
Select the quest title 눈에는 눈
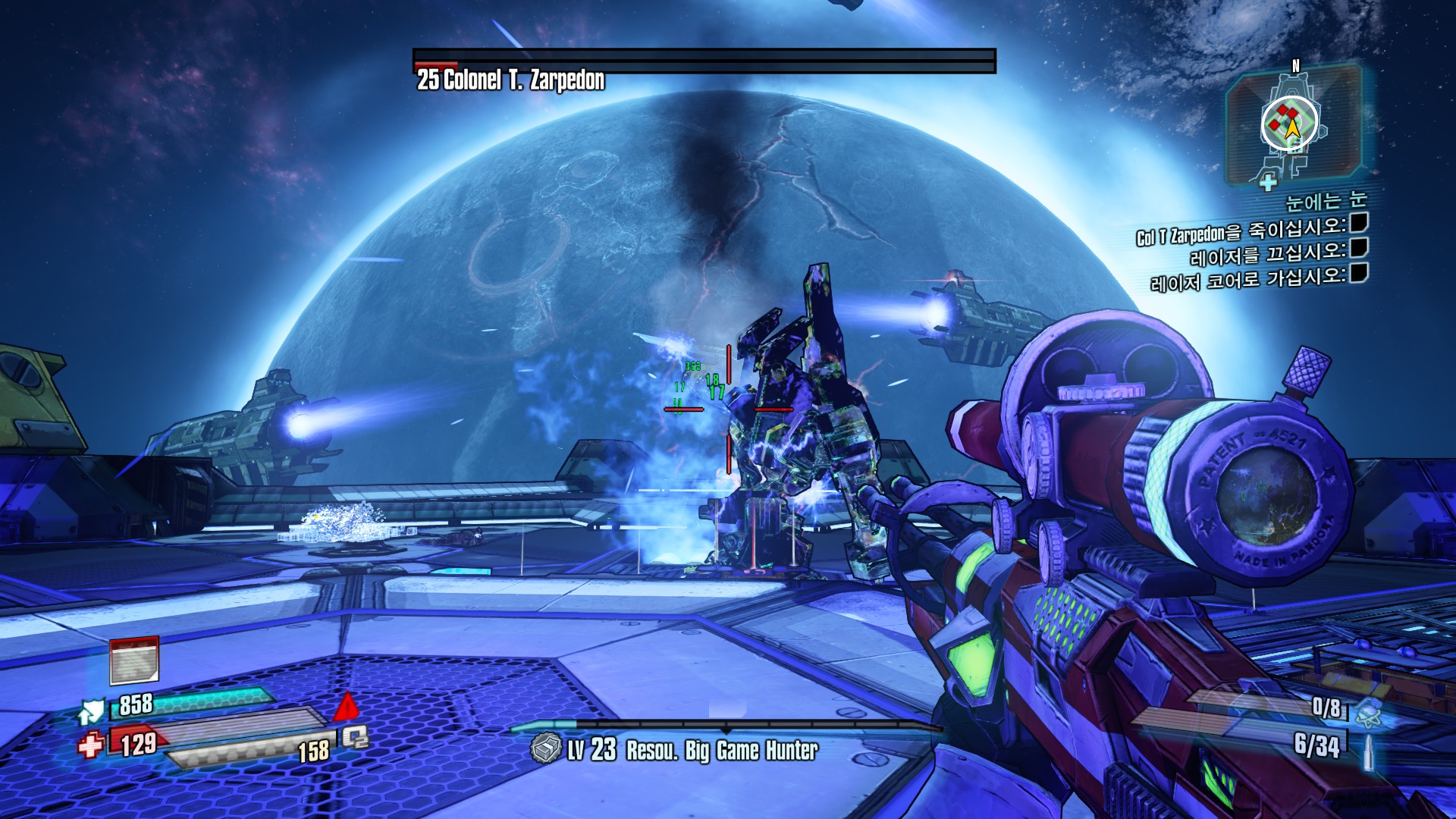click(x=1326, y=200)
